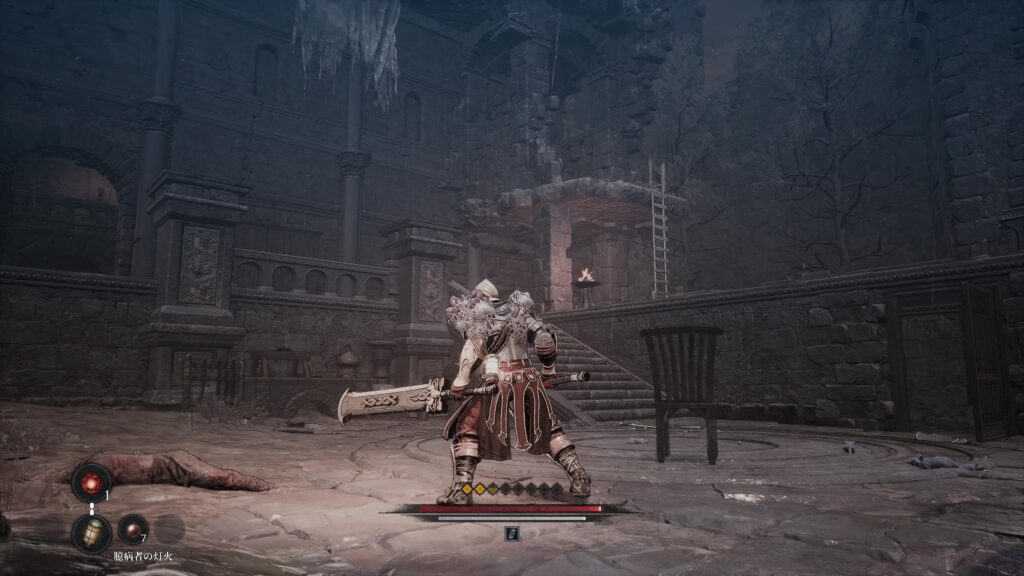Image resolution: width=1024 pixels, height=576 pixels.
Task: Click the blue status effect icon below the bars
Action: tap(511, 533)
